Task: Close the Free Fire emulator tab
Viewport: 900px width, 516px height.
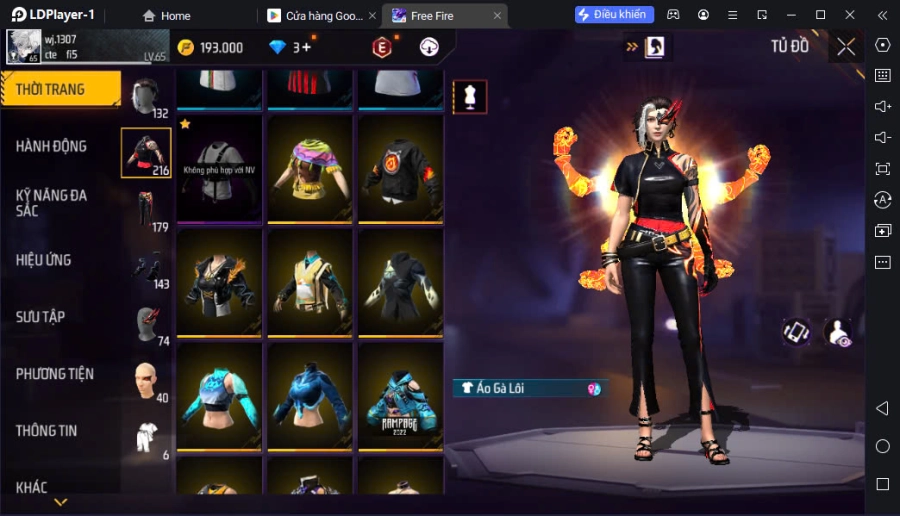Action: (x=497, y=16)
